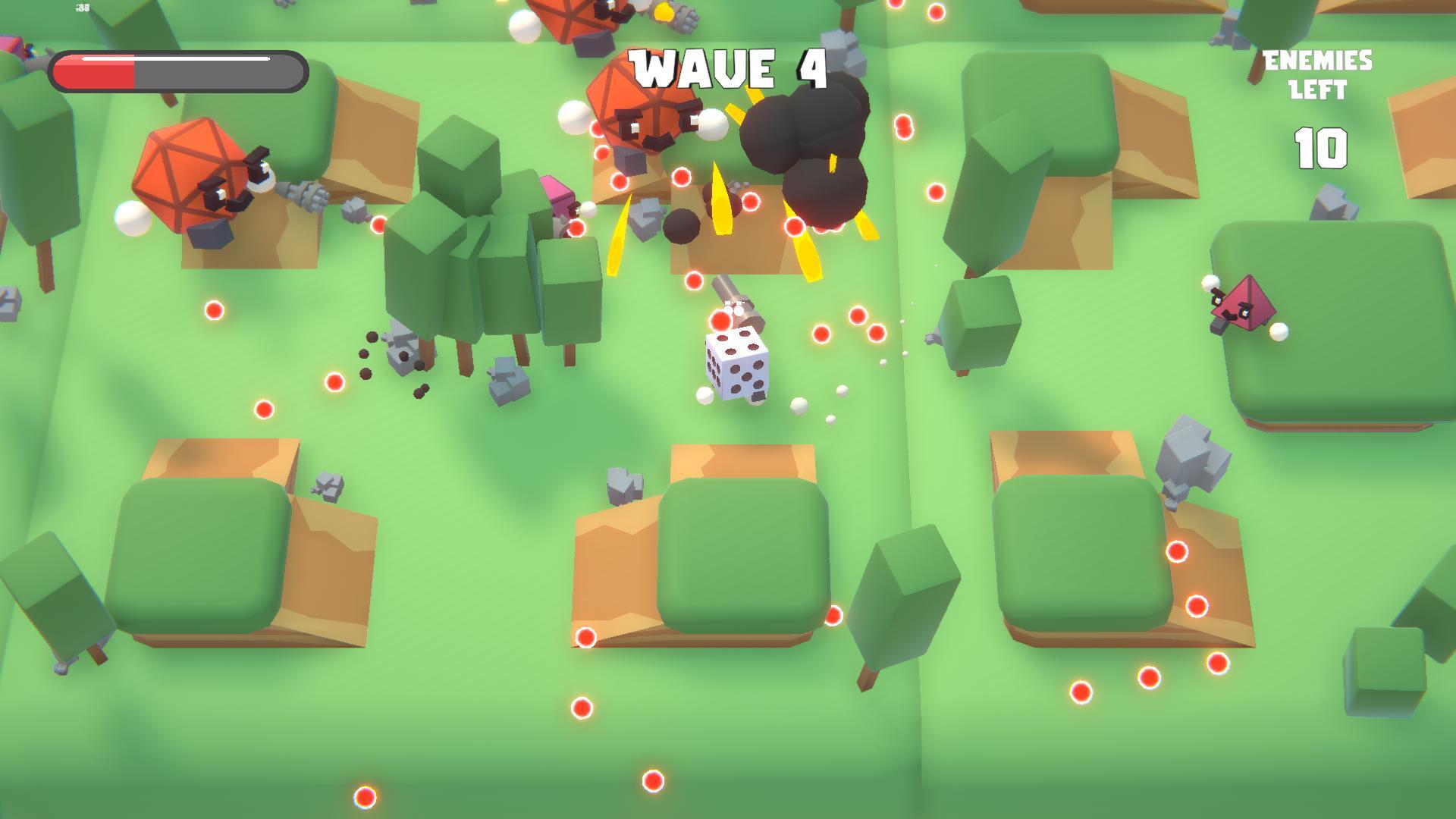Click the small damage number above the health bar

point(81,8)
